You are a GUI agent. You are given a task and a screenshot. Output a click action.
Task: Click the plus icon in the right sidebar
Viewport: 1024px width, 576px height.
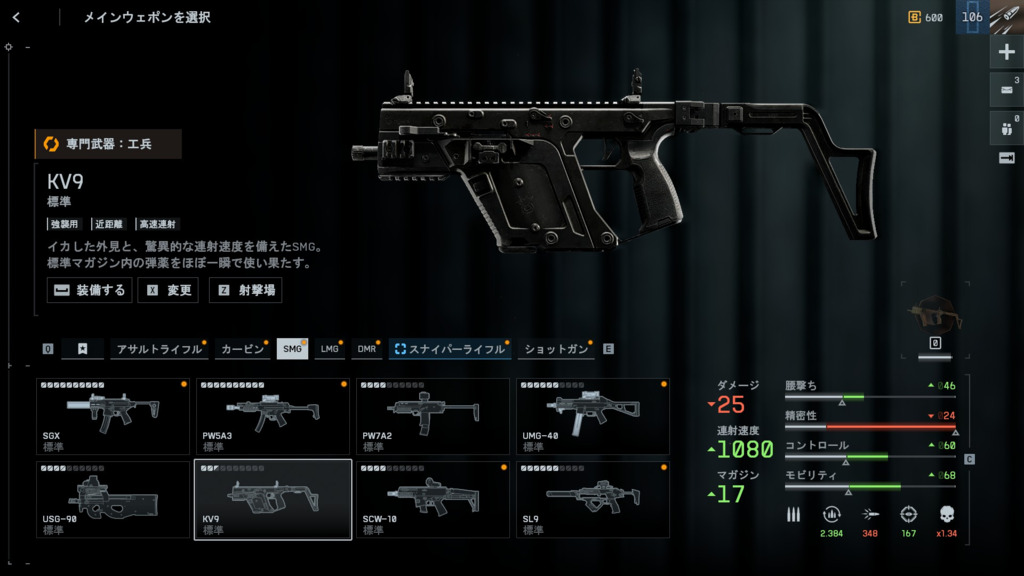coord(1005,53)
